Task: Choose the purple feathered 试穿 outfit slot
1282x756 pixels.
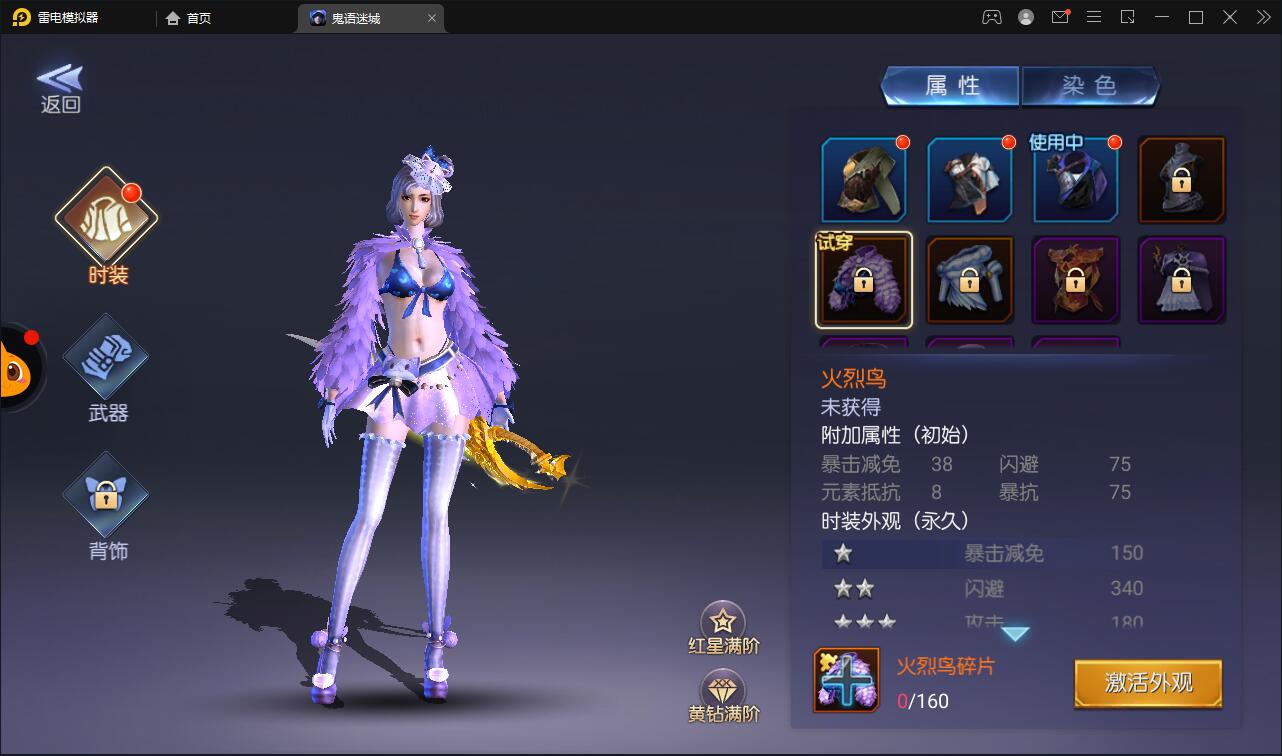Action: (864, 281)
